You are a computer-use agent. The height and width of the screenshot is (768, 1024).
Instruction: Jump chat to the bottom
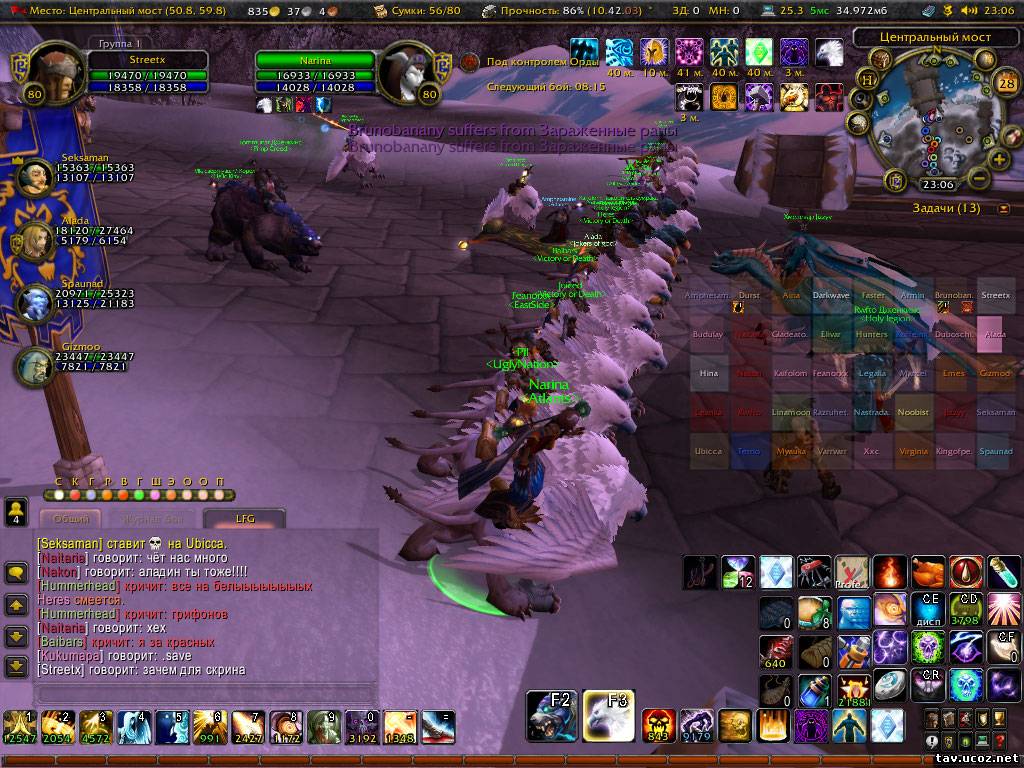coord(16,666)
